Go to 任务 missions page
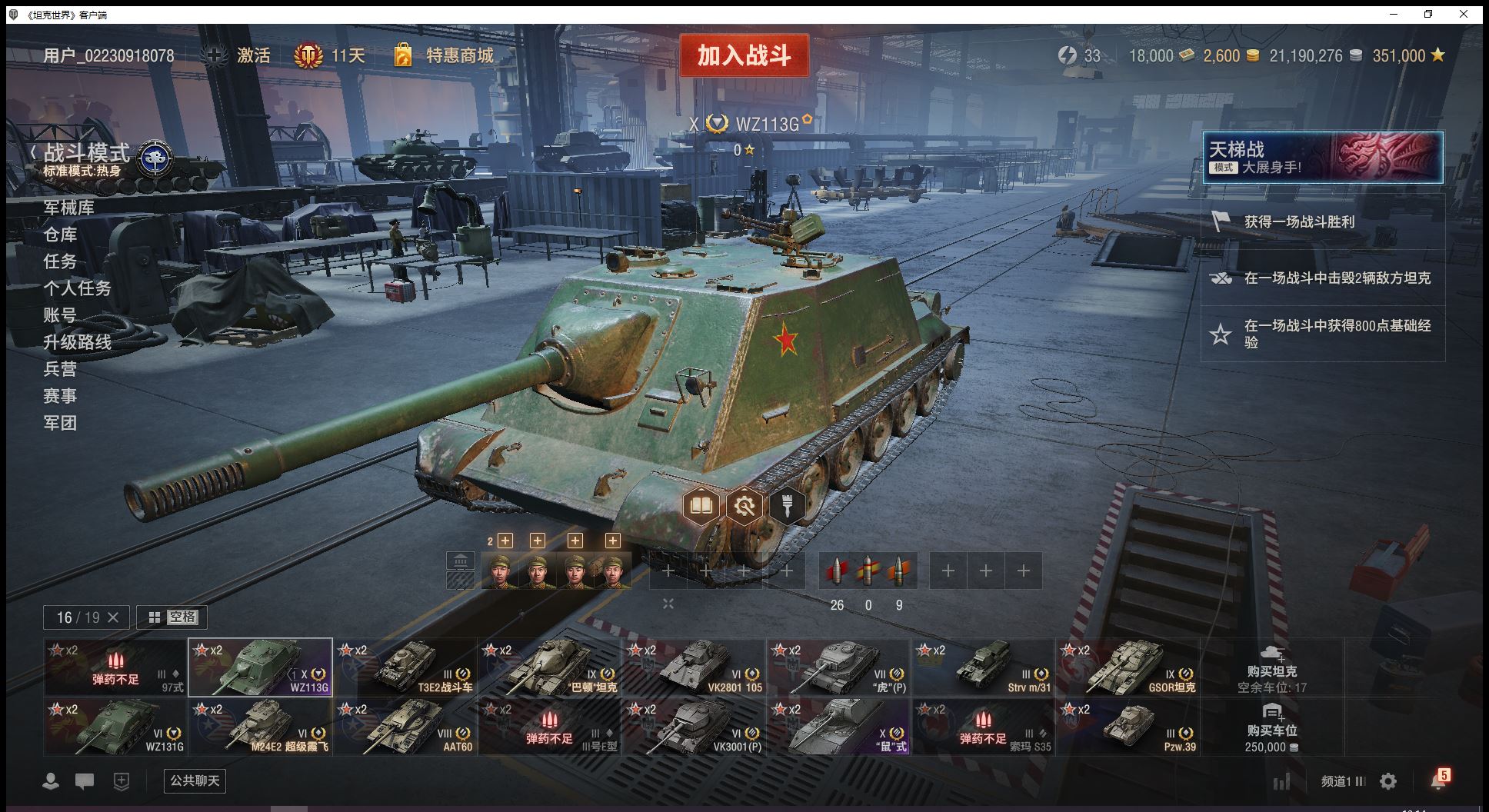This screenshot has width=1489, height=812. [60, 261]
